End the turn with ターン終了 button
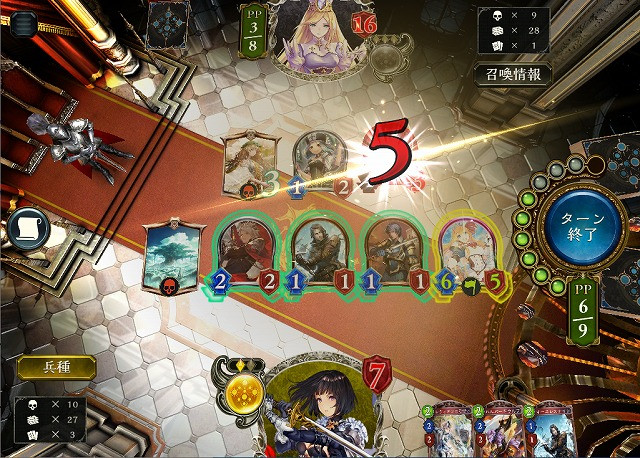640x458 pixels. 576,223
